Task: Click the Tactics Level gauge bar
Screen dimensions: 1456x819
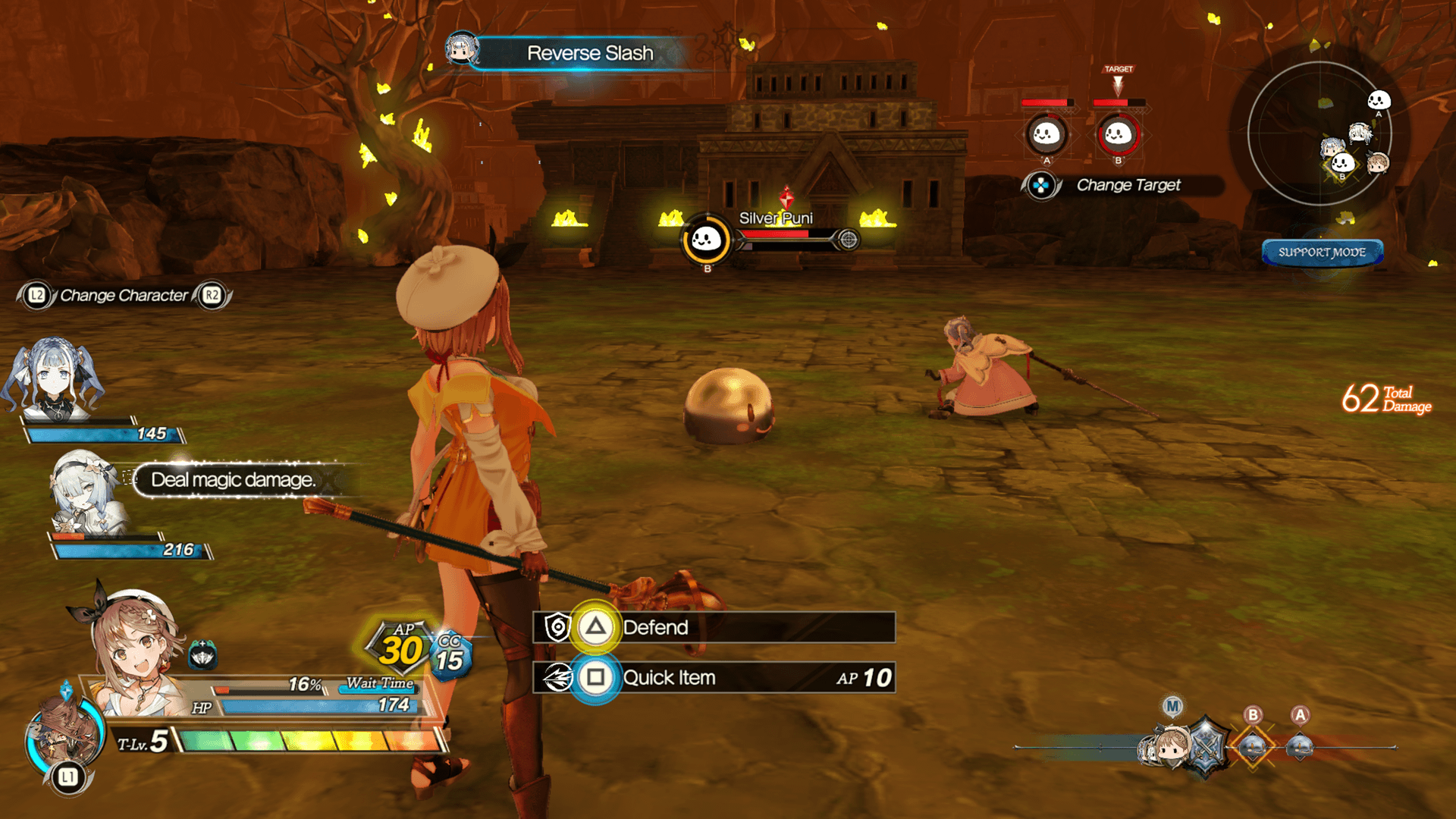Action: [309, 740]
